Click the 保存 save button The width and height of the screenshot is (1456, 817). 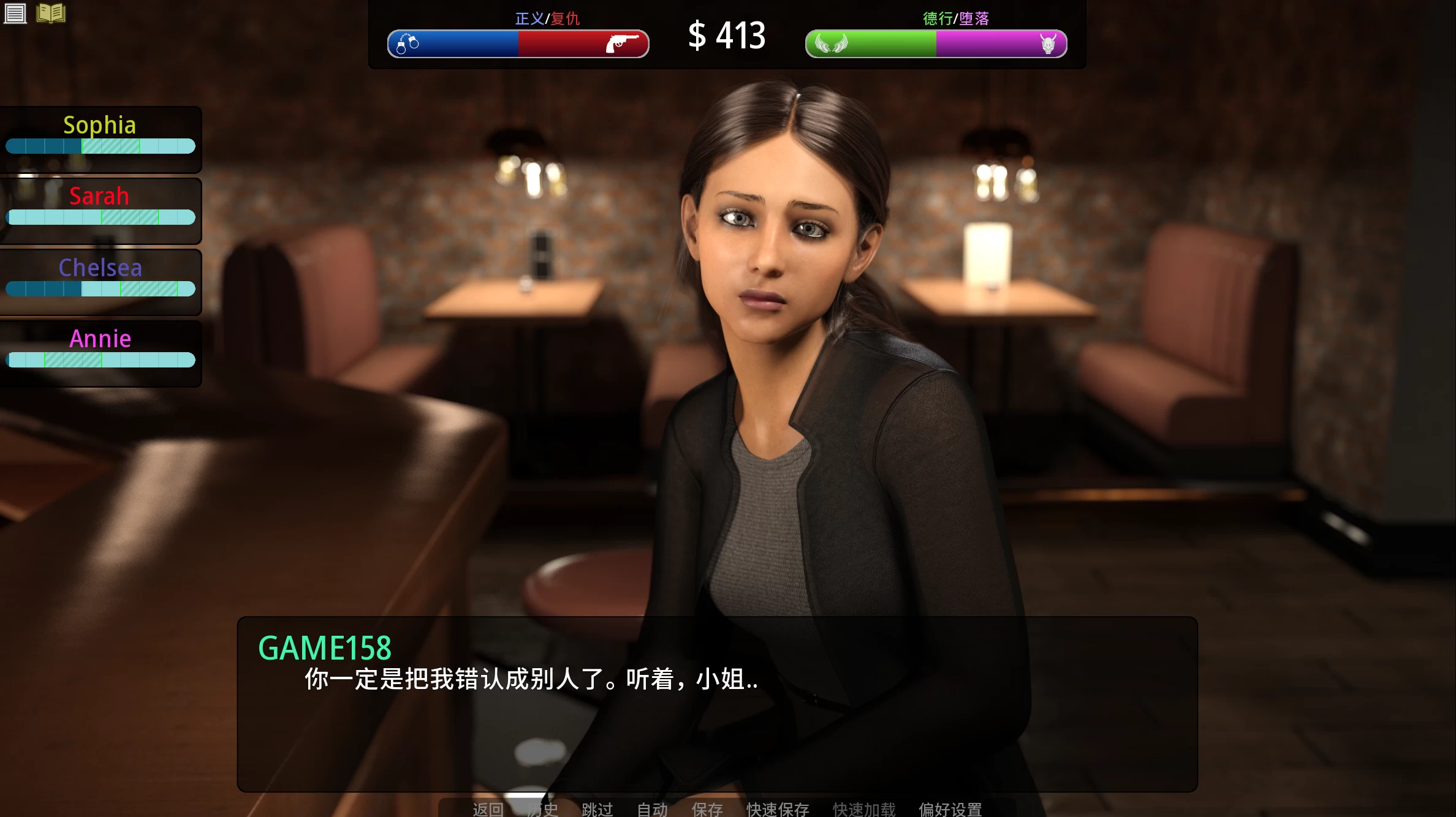707,809
